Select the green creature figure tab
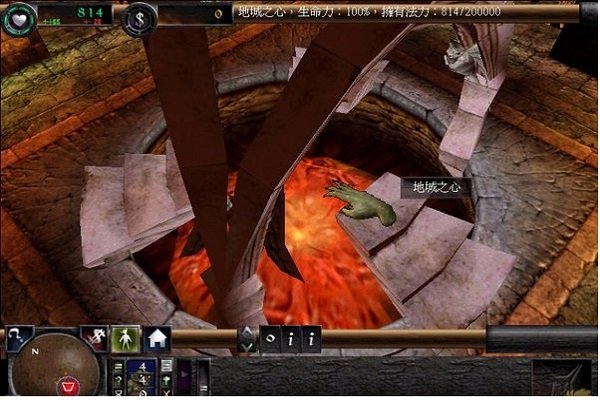This screenshot has width=600, height=400. coord(125,338)
